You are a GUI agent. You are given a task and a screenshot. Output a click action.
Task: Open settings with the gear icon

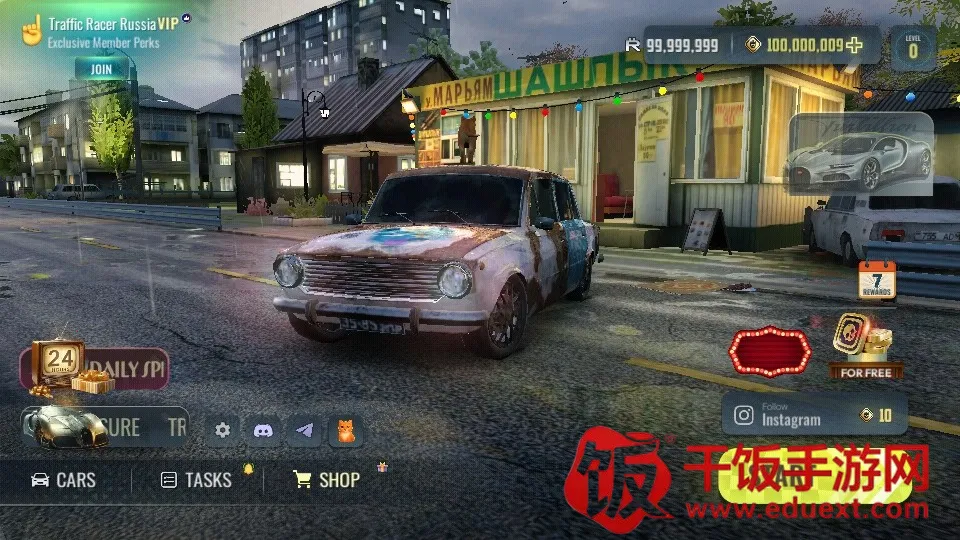(x=222, y=430)
